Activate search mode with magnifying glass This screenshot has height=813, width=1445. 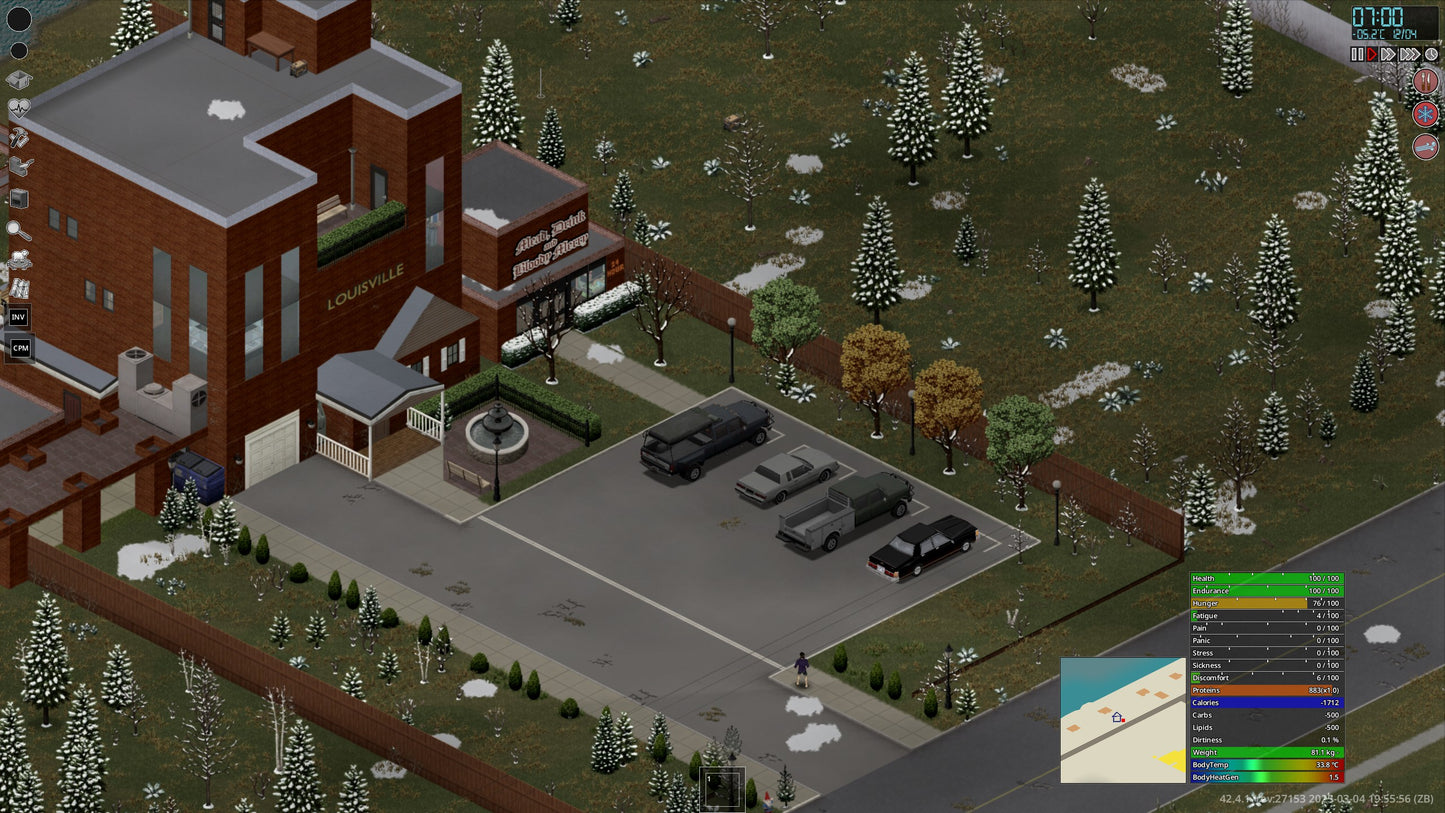(x=18, y=230)
